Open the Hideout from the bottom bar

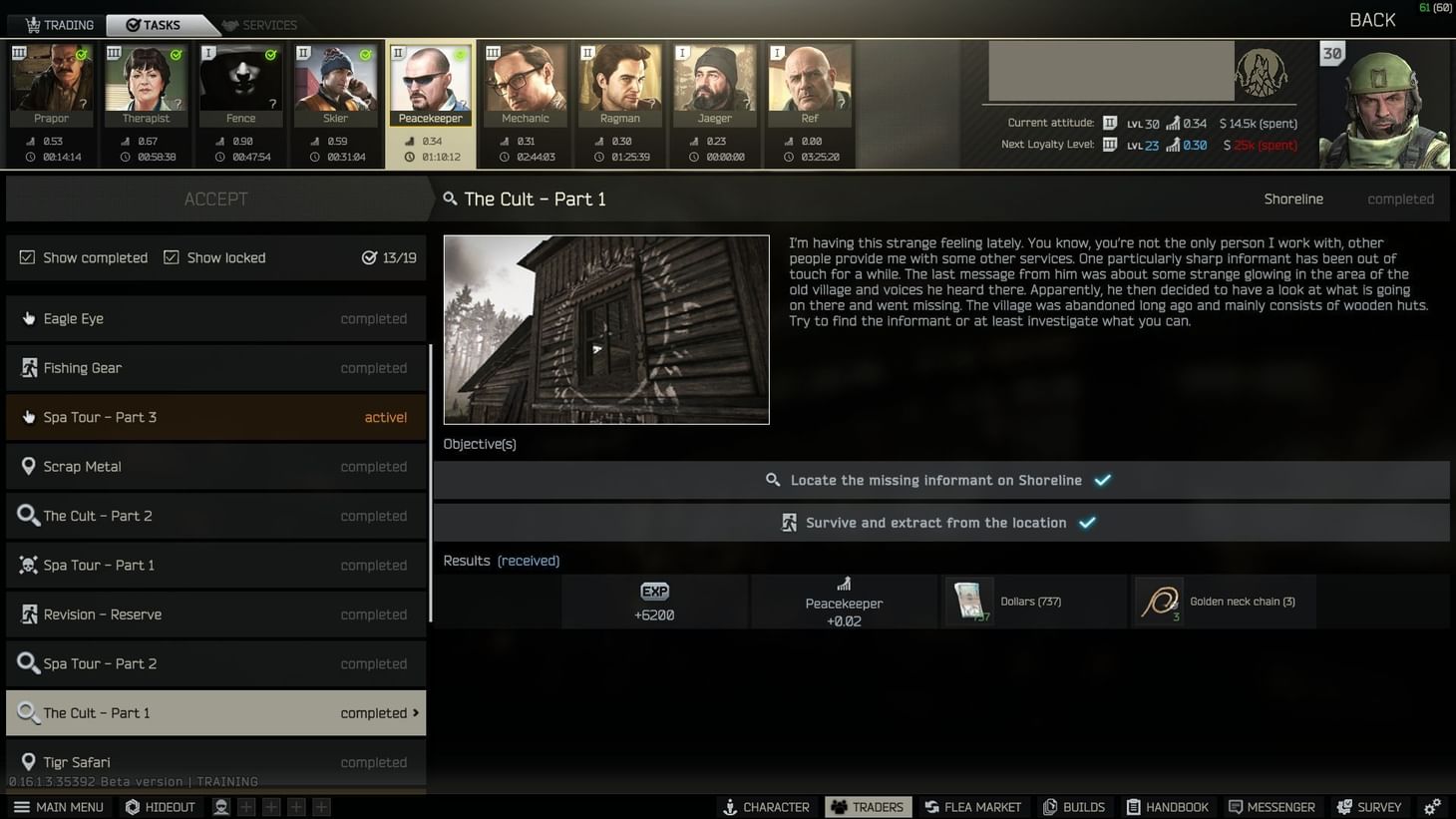coord(160,806)
